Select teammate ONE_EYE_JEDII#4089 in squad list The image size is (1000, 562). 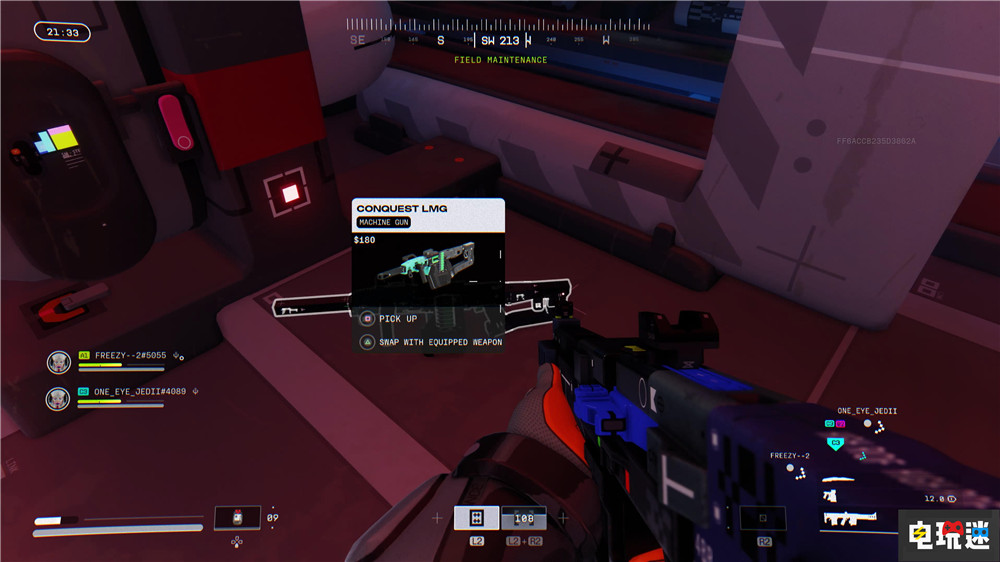click(x=140, y=392)
